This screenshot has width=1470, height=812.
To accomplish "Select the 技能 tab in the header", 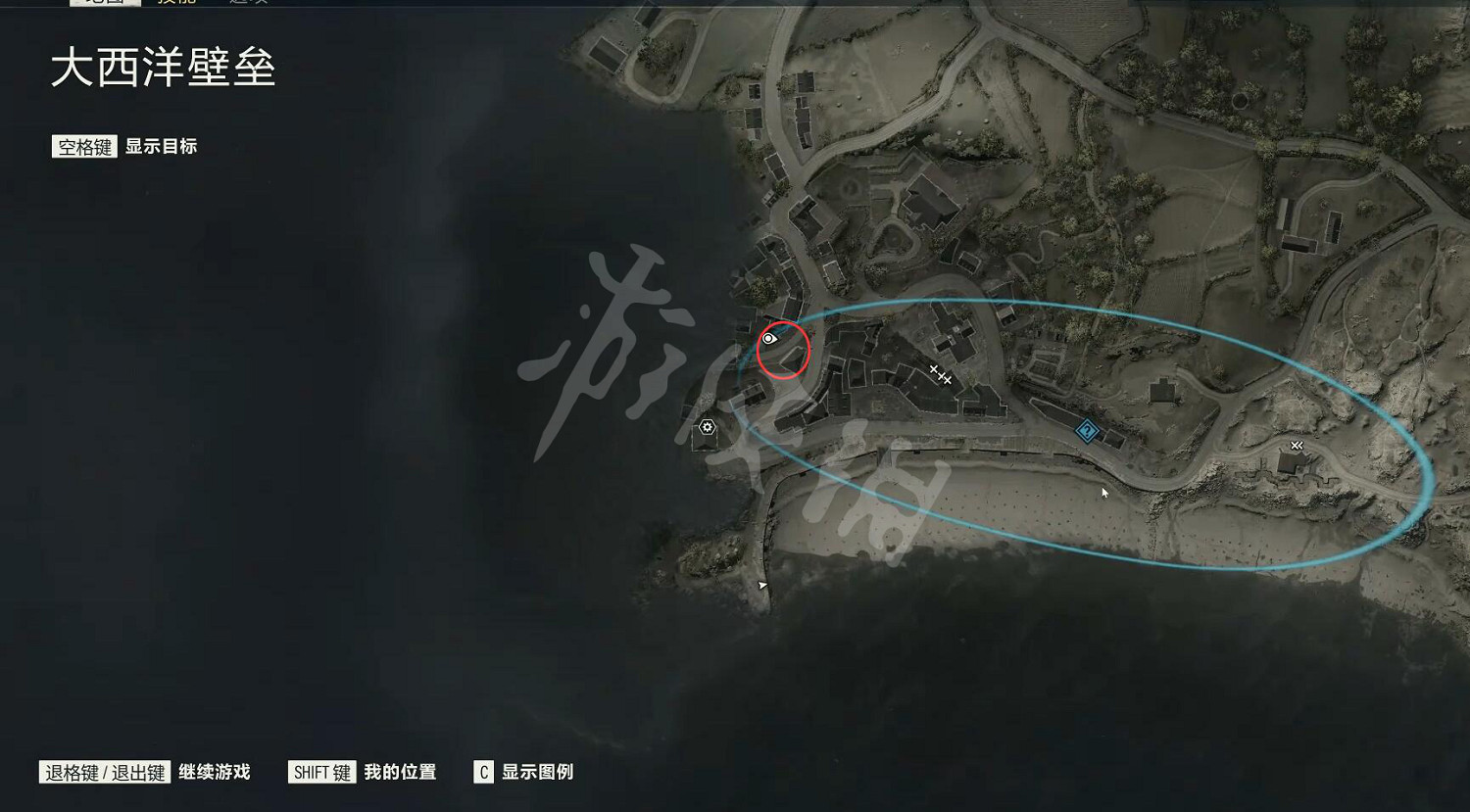I will (x=176, y=4).
